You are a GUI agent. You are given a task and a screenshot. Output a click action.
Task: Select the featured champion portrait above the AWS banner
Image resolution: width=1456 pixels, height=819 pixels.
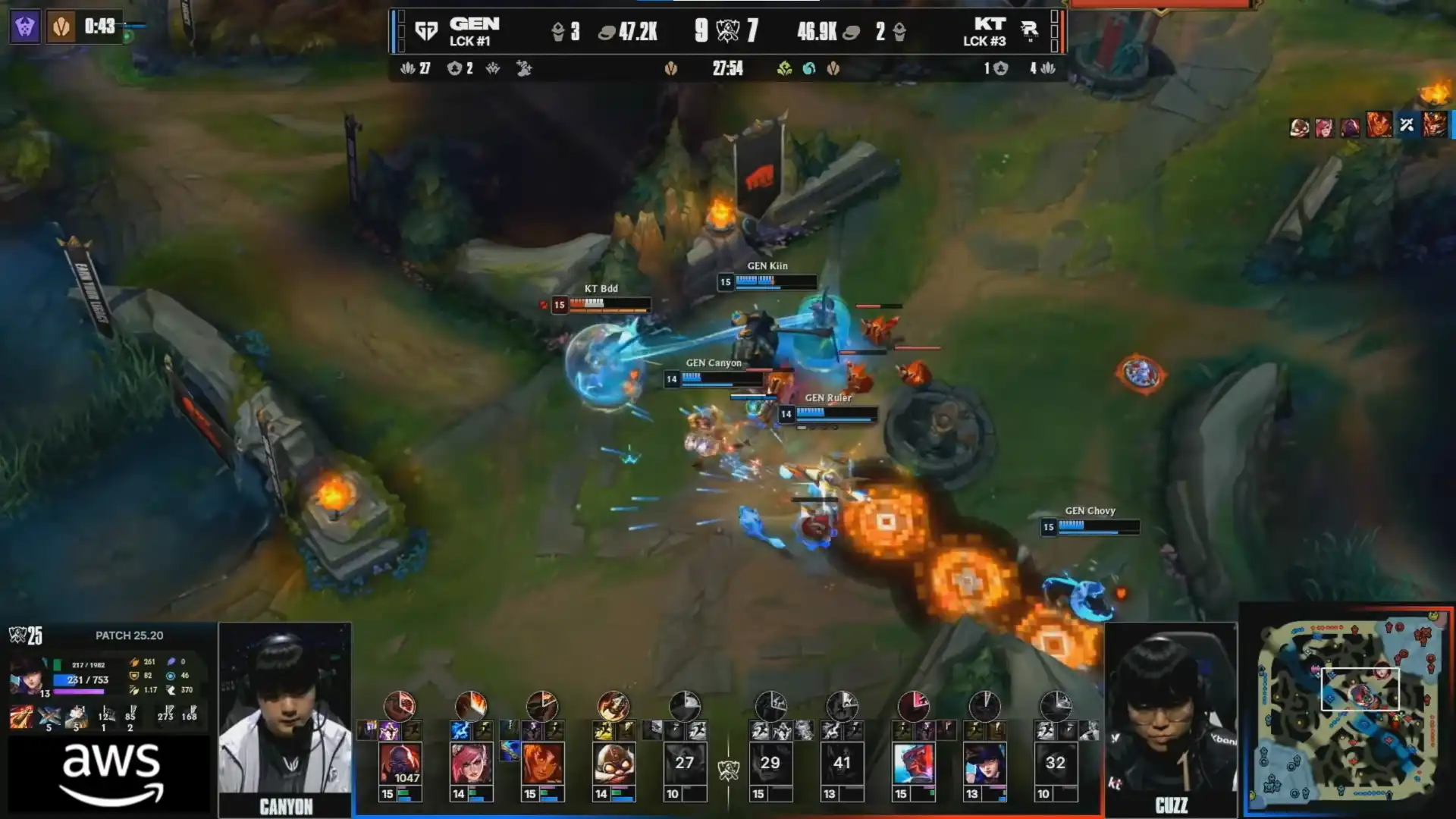coord(27,676)
